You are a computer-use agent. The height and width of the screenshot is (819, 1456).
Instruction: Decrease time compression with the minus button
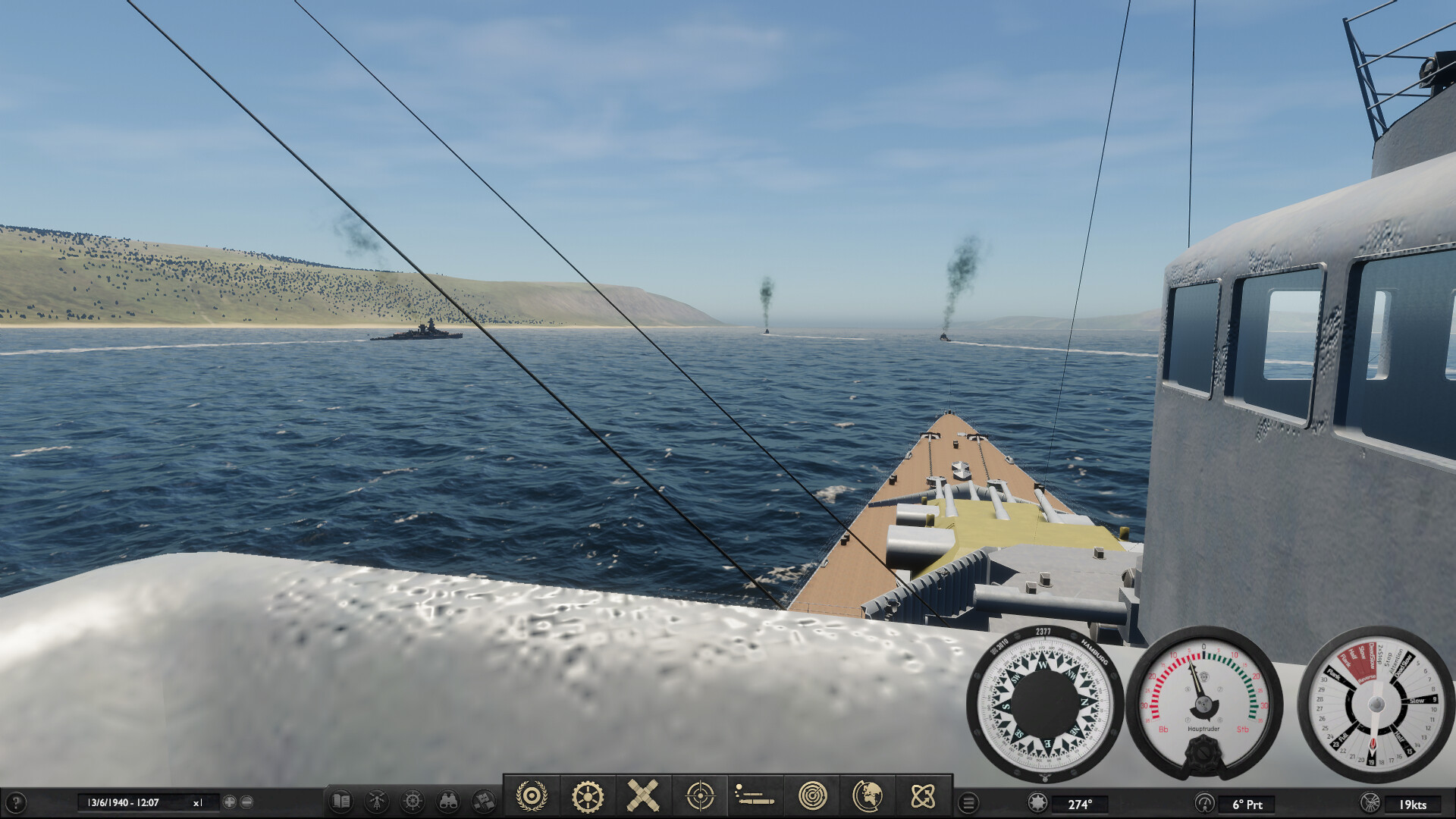tap(246, 801)
